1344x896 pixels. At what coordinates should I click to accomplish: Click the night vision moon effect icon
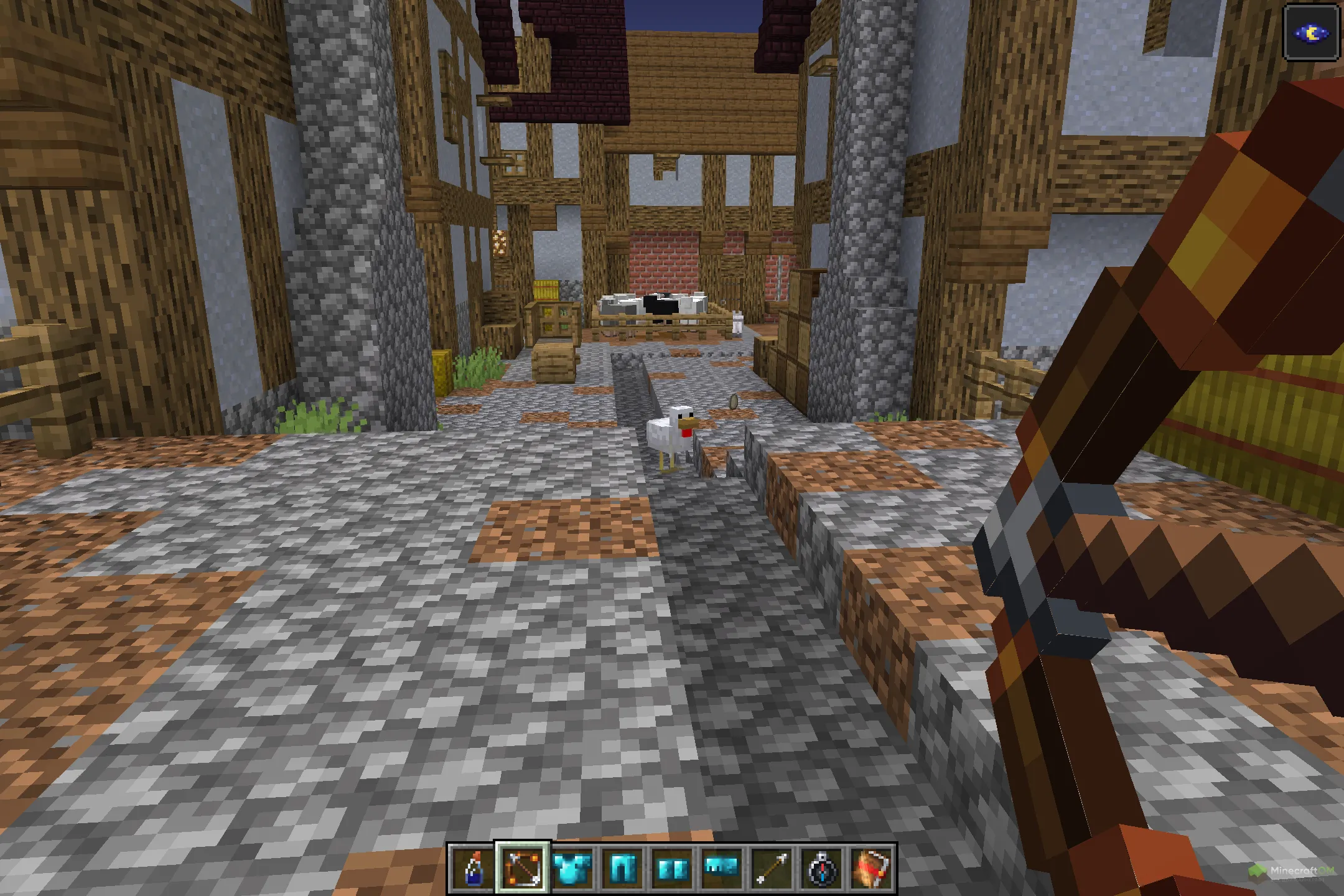click(1312, 33)
